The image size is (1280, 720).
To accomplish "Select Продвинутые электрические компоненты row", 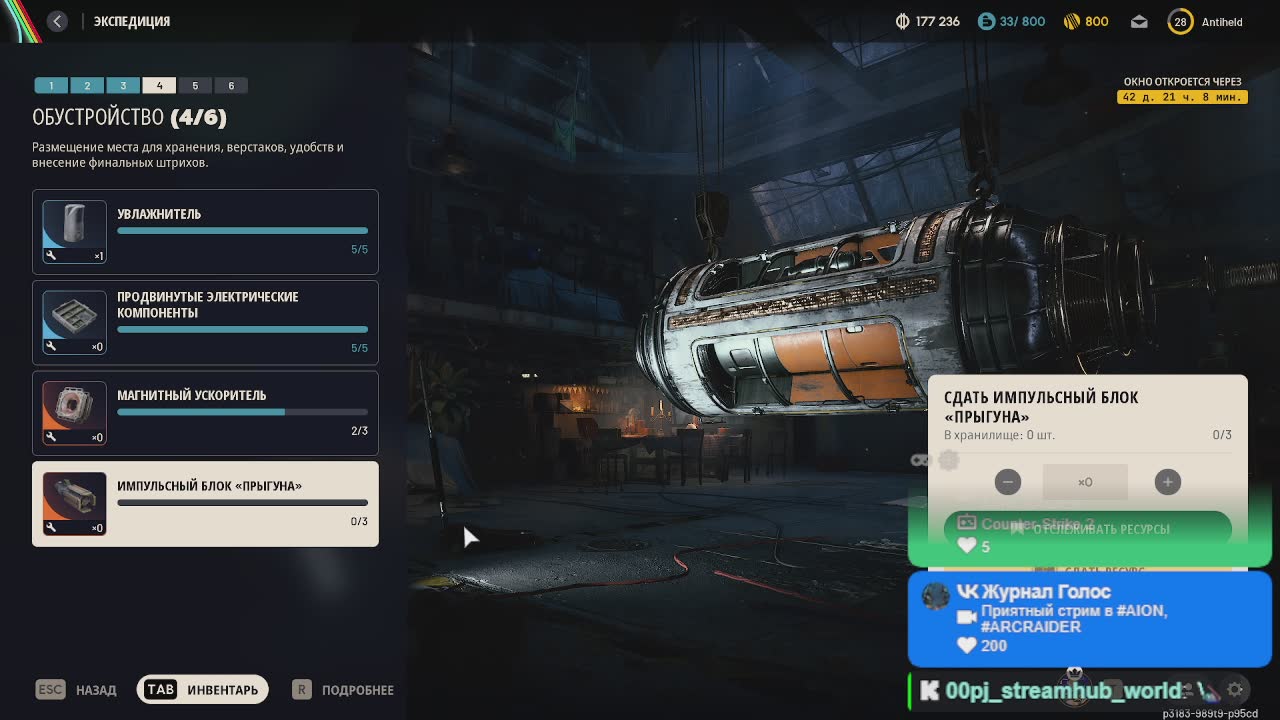I will point(205,322).
